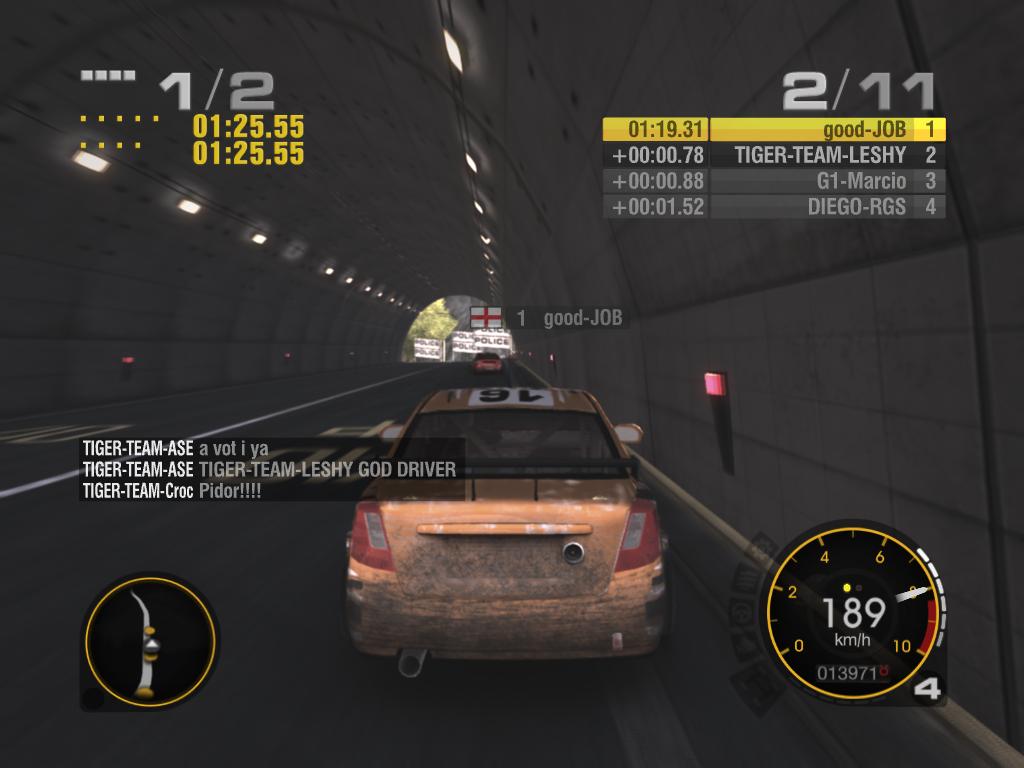Click the circular track minimap
Image resolution: width=1024 pixels, height=768 pixels.
tap(149, 640)
